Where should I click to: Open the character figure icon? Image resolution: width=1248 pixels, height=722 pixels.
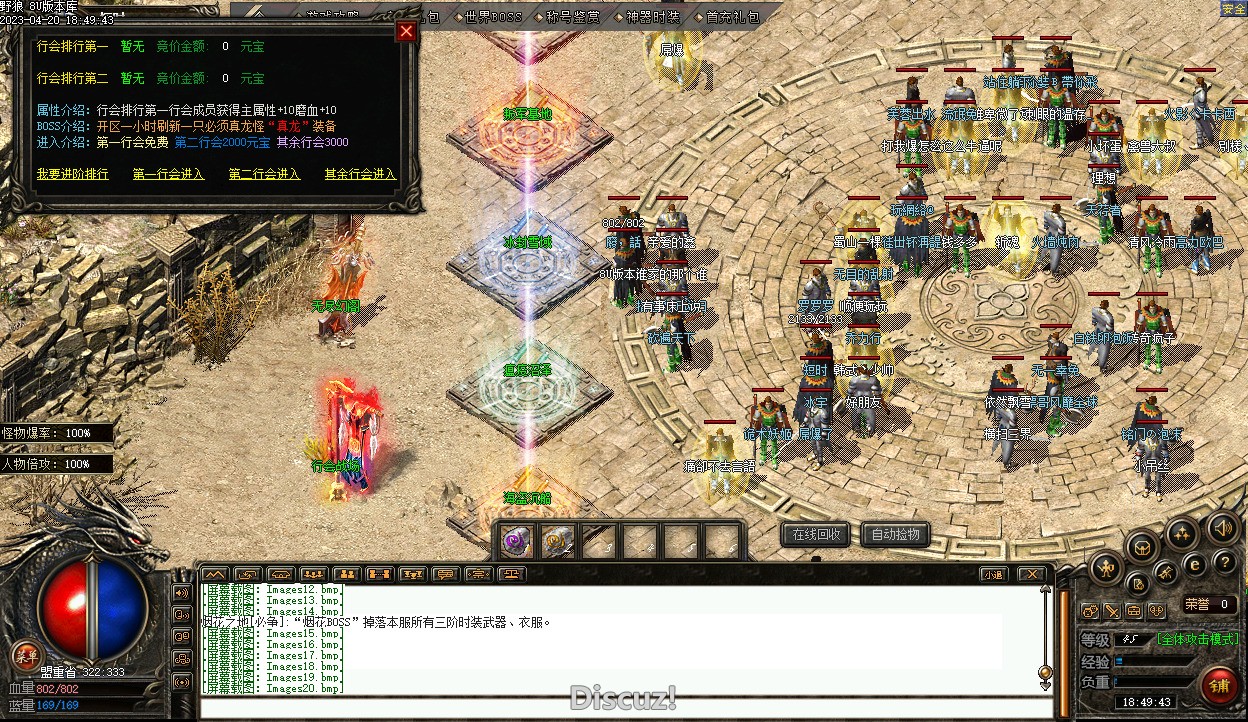coord(1106,568)
